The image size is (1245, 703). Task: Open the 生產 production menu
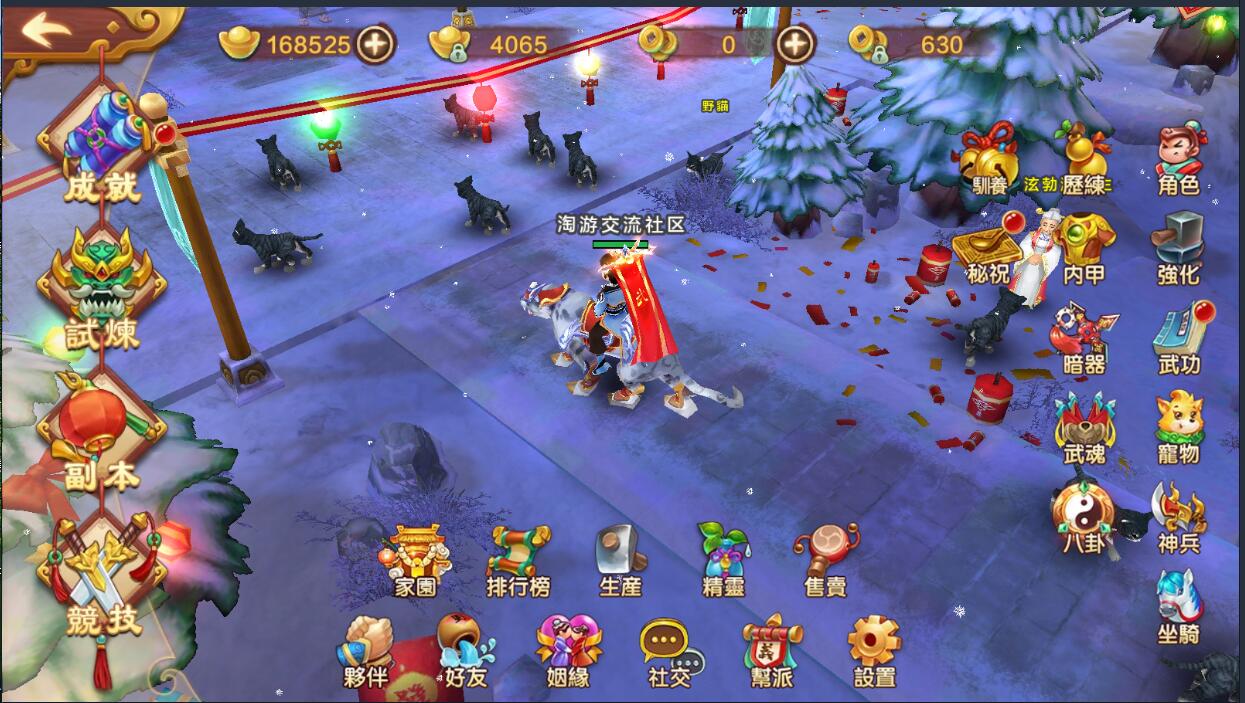coord(620,561)
